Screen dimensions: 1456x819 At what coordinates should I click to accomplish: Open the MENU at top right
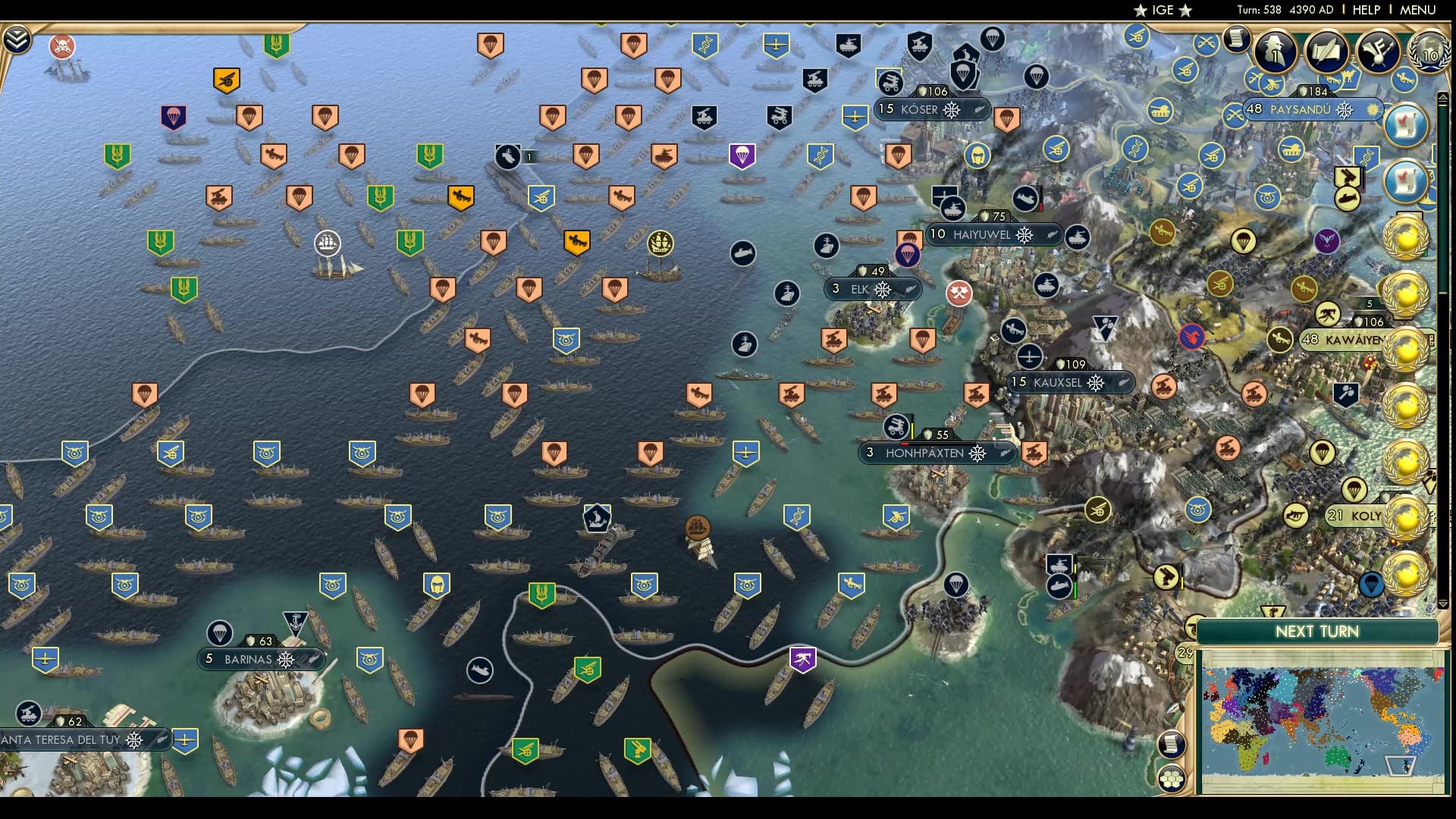tap(1417, 10)
